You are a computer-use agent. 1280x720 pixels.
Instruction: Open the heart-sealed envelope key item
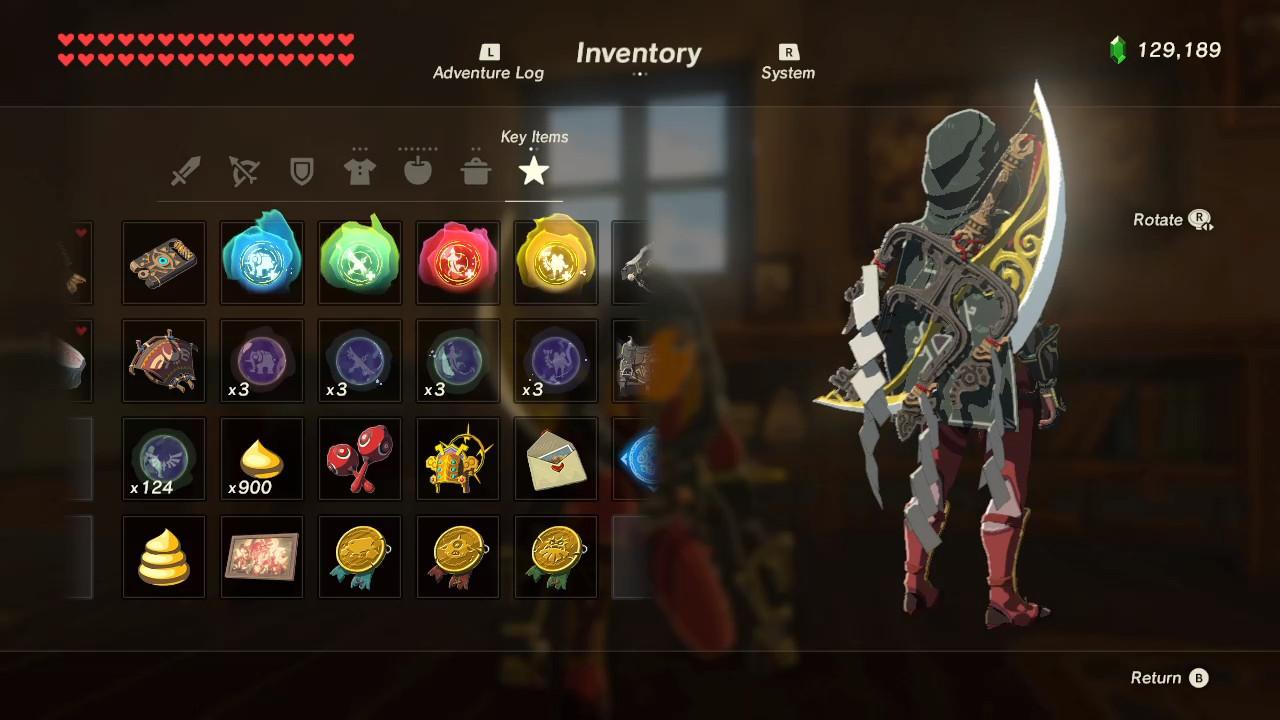pos(555,459)
